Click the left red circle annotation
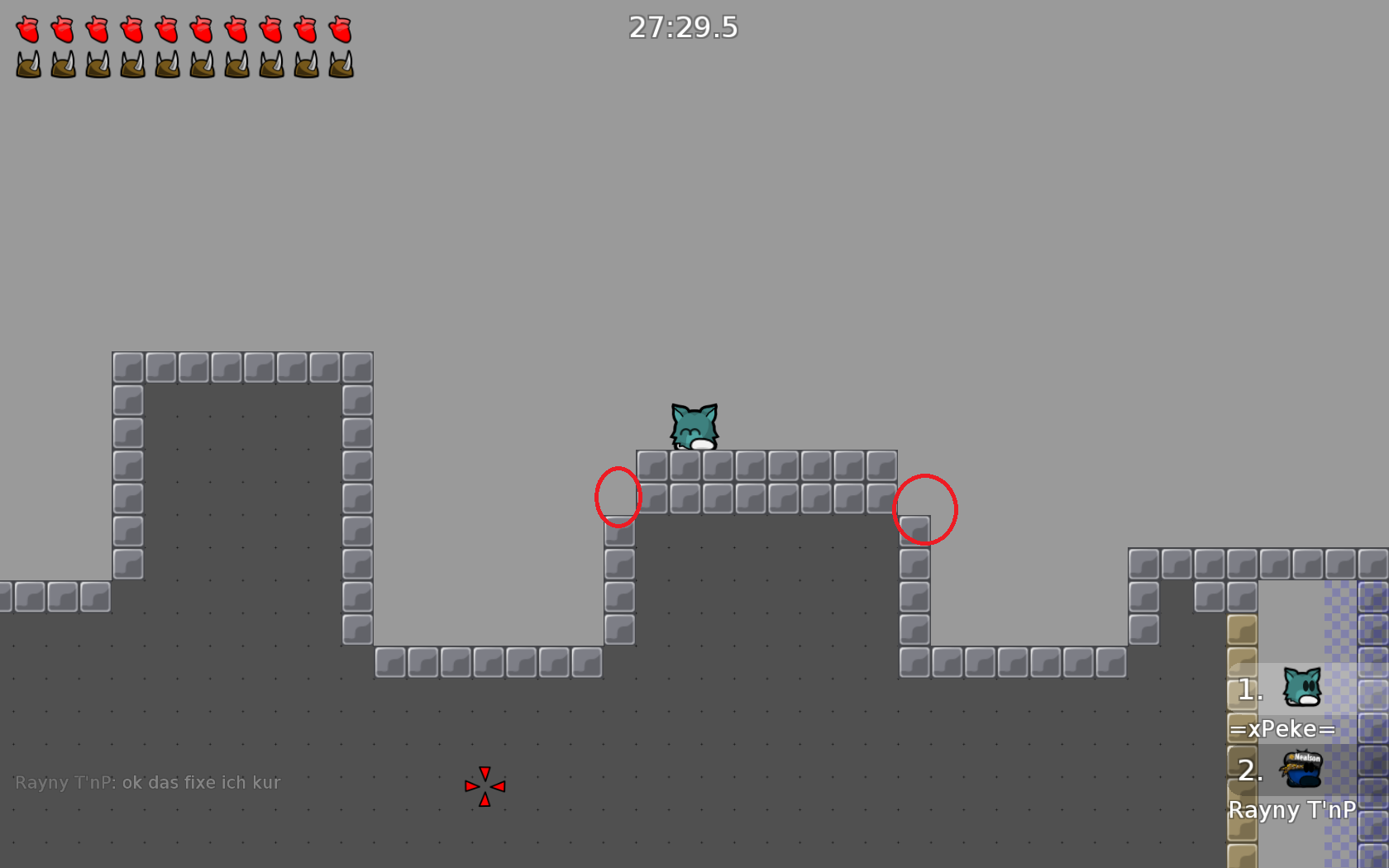This screenshot has height=868, width=1389. point(617,496)
